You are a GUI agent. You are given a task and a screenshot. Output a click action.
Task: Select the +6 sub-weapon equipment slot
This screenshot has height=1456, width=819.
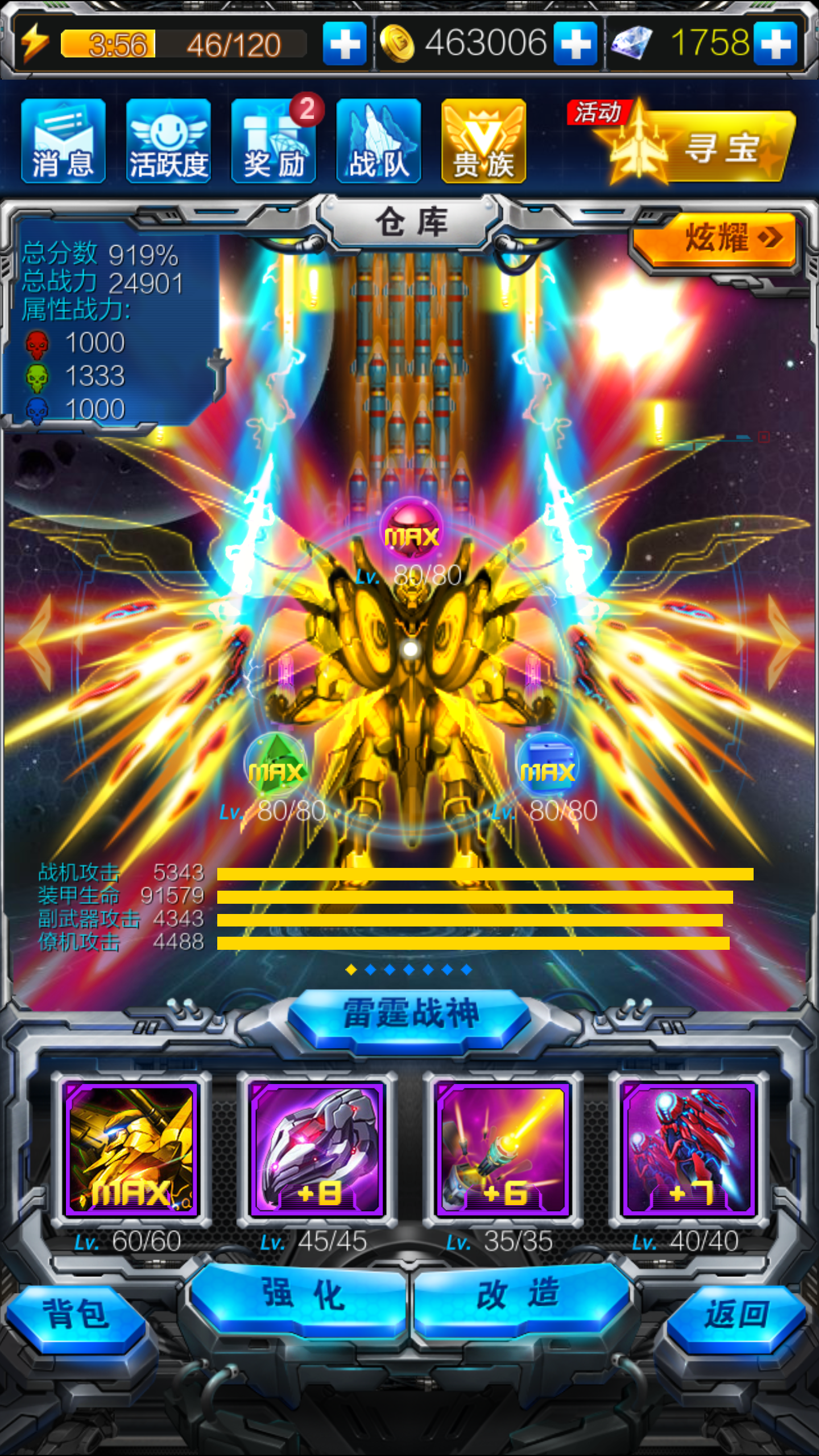(503, 1149)
